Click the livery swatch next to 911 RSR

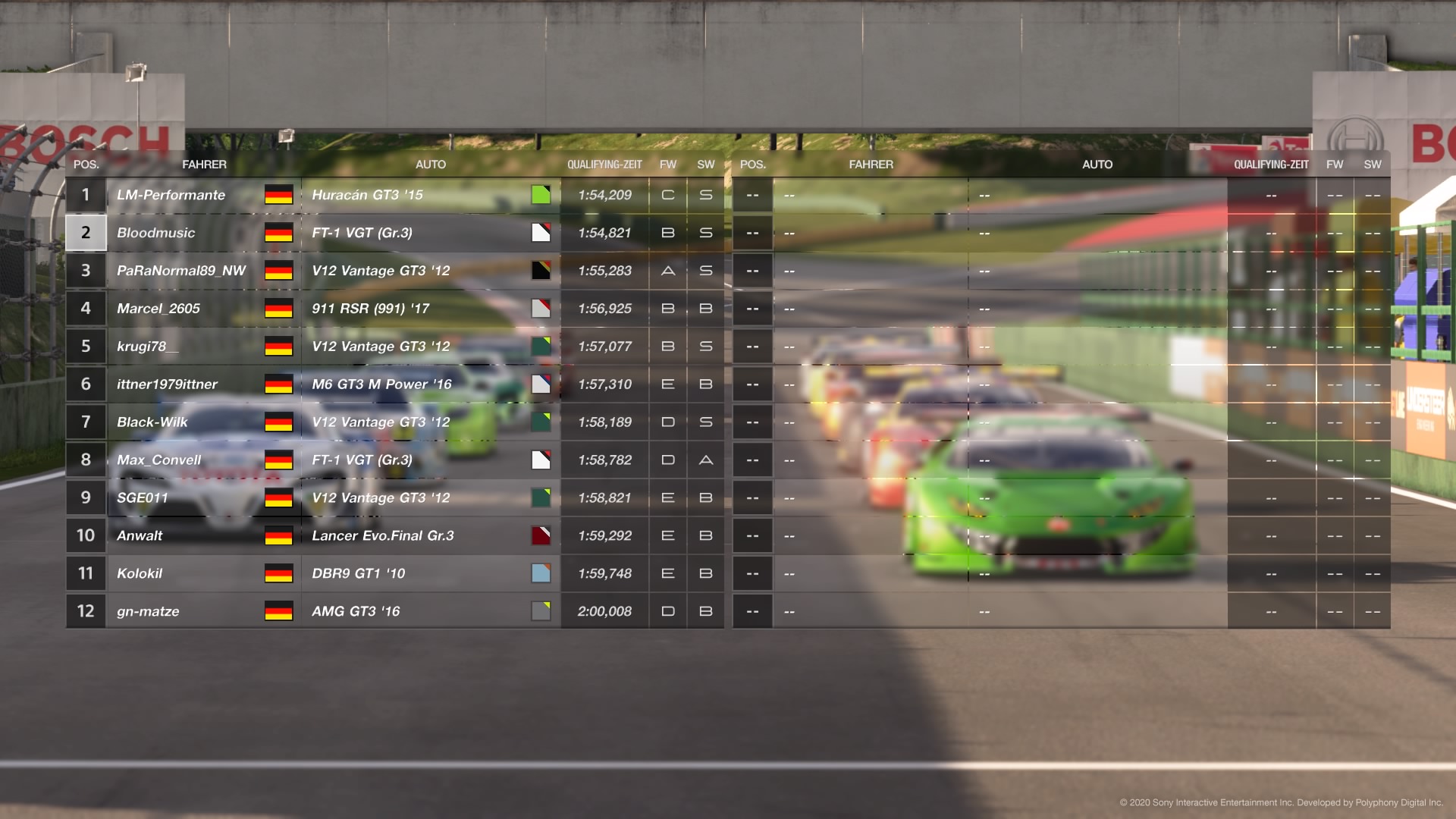[541, 308]
